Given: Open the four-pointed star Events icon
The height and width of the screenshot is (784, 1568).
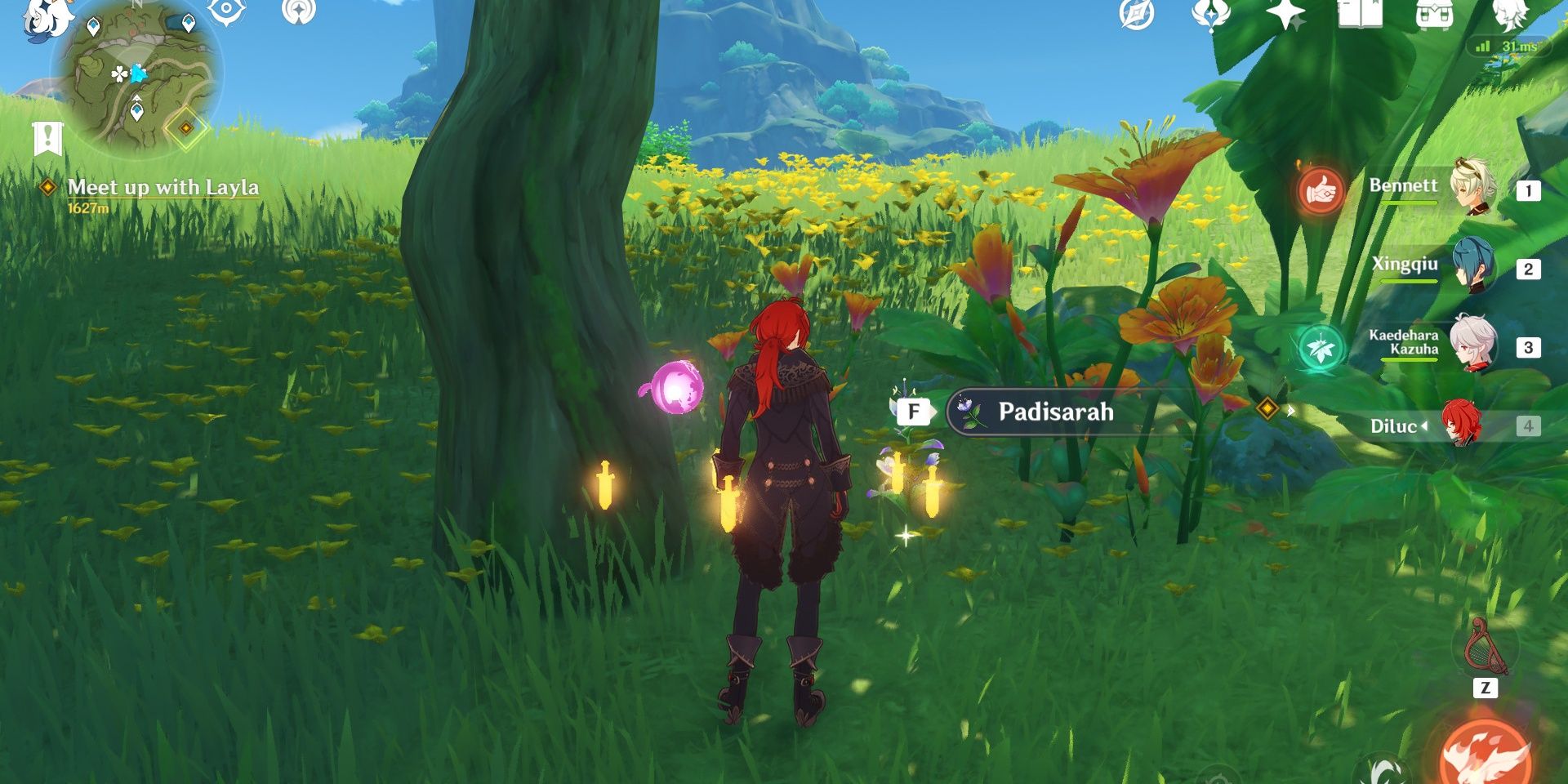Looking at the screenshot, I should pyautogui.click(x=1285, y=14).
